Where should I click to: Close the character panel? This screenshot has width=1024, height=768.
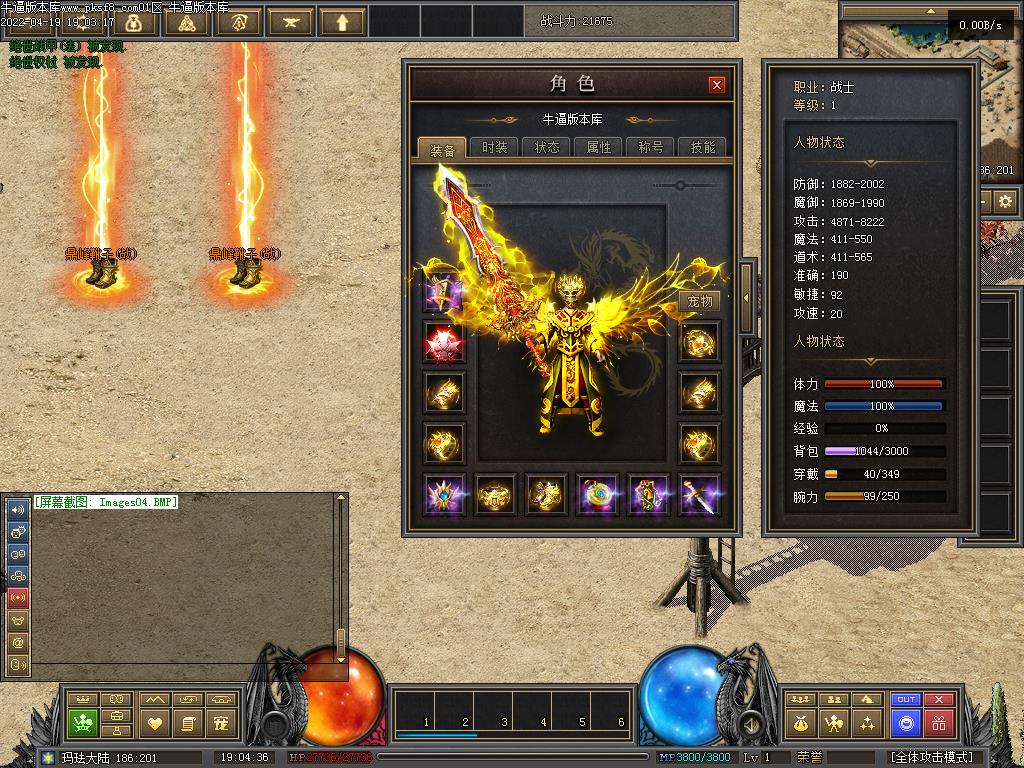(716, 85)
